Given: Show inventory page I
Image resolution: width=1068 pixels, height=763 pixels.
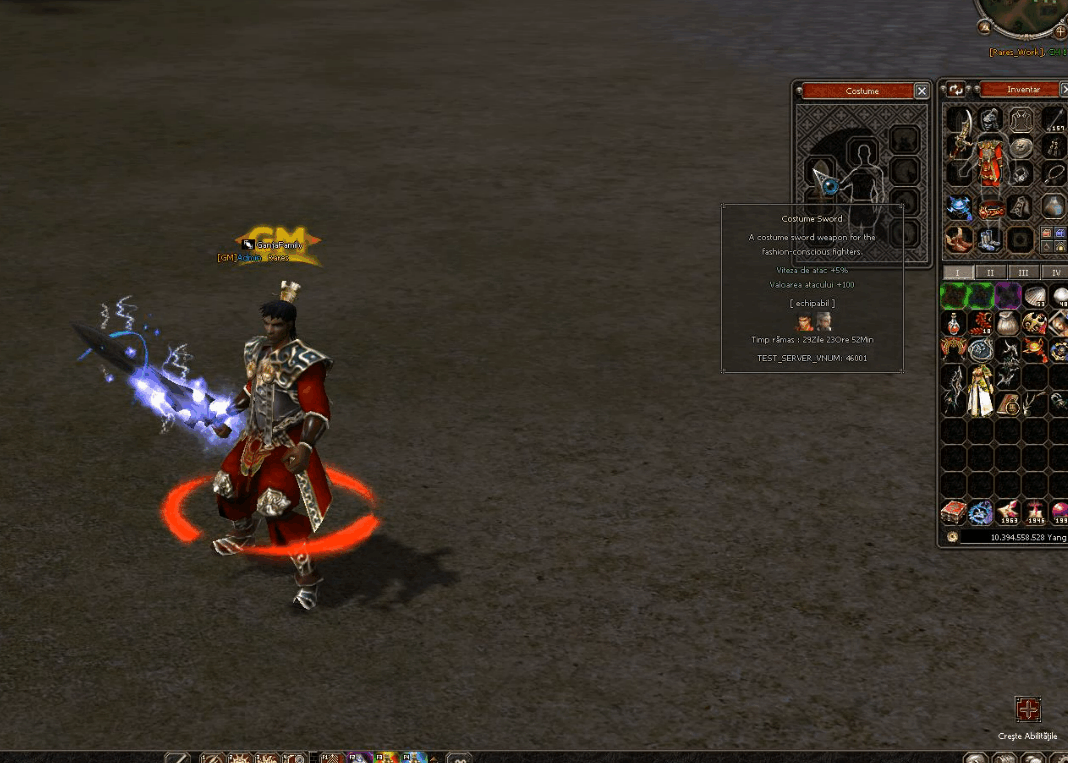Looking at the screenshot, I should coord(957,272).
